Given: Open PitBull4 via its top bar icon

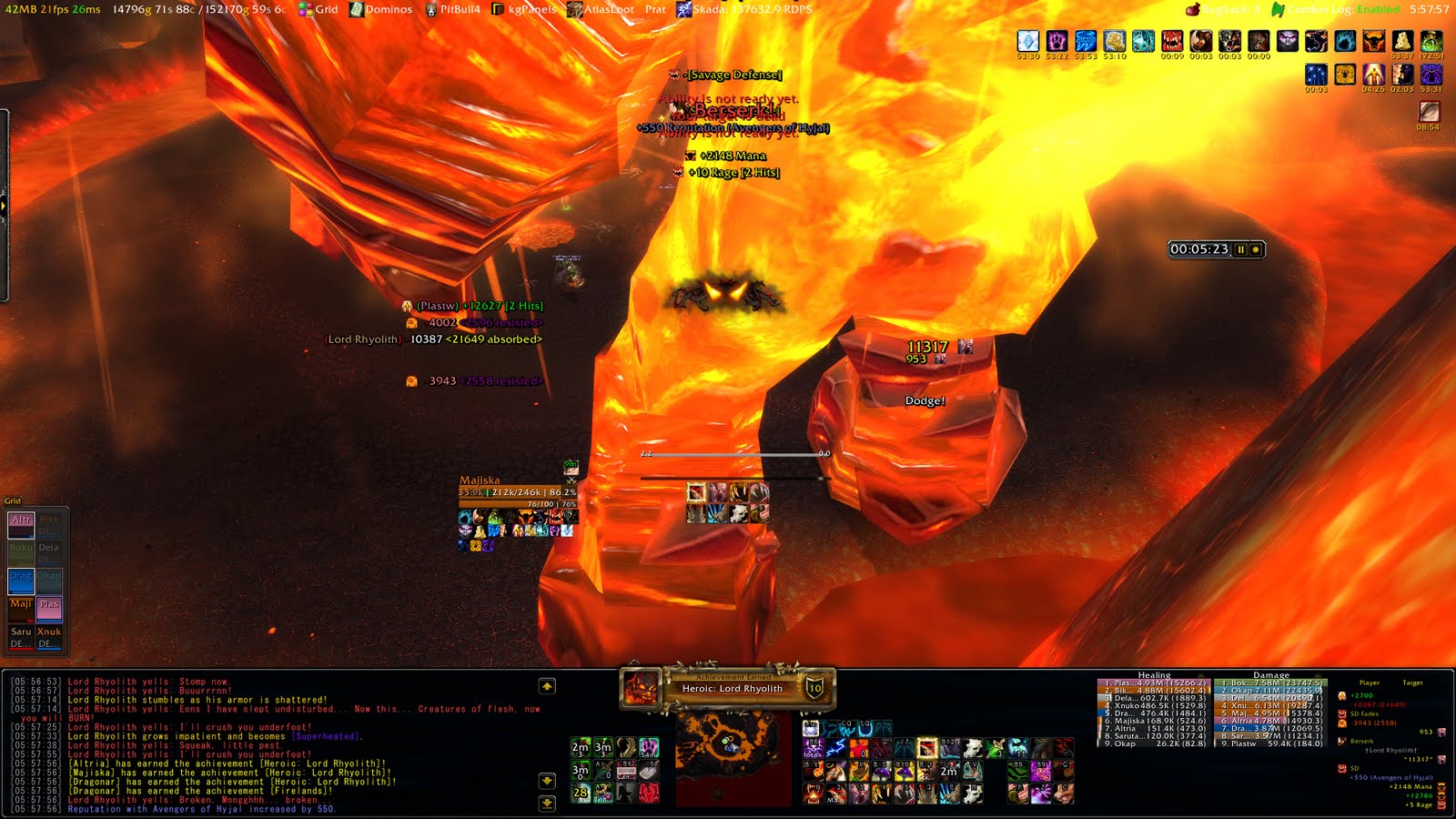Looking at the screenshot, I should tap(430, 10).
